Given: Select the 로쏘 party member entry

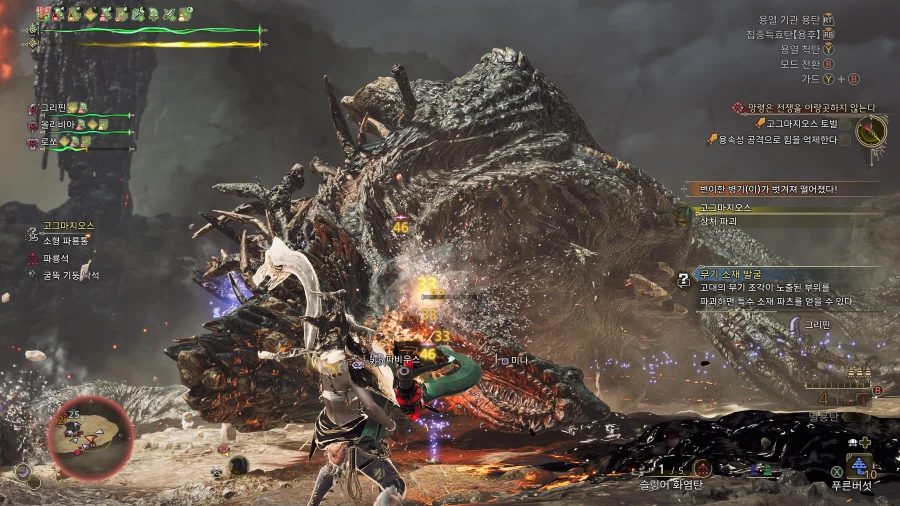Looking at the screenshot, I should (56, 142).
